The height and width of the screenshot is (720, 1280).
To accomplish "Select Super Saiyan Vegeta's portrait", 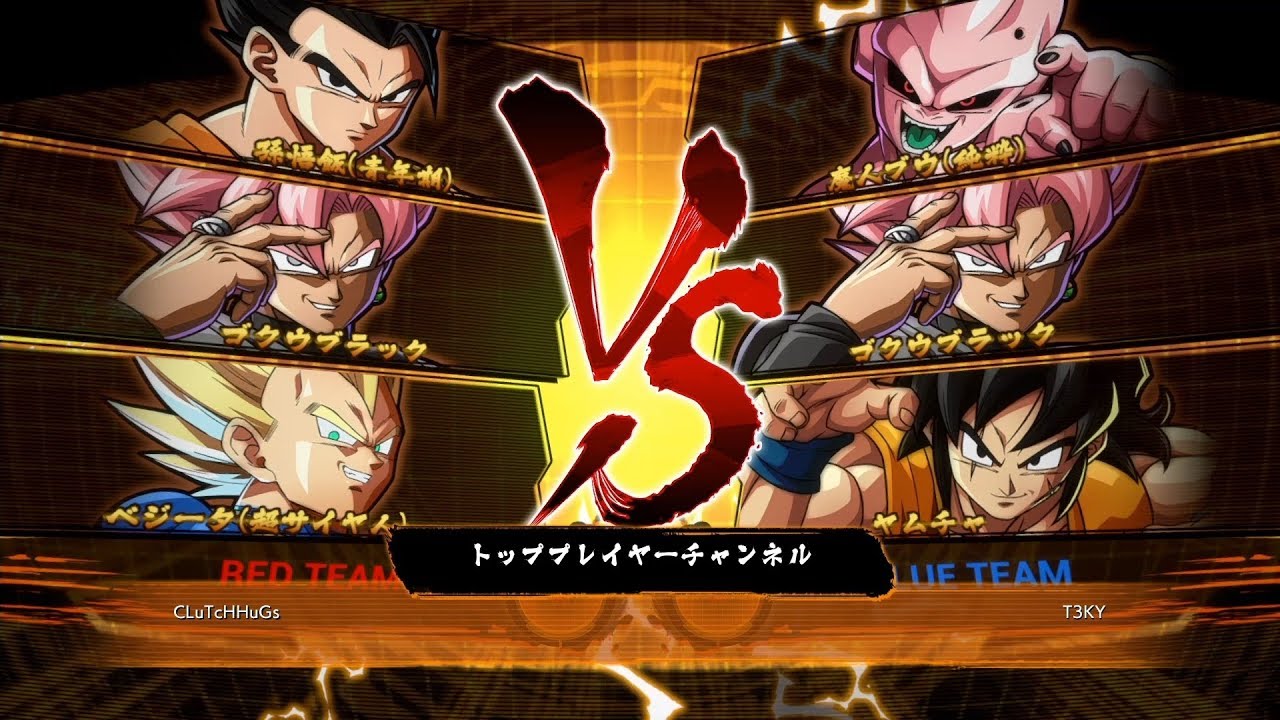I will pyautogui.click(x=290, y=440).
